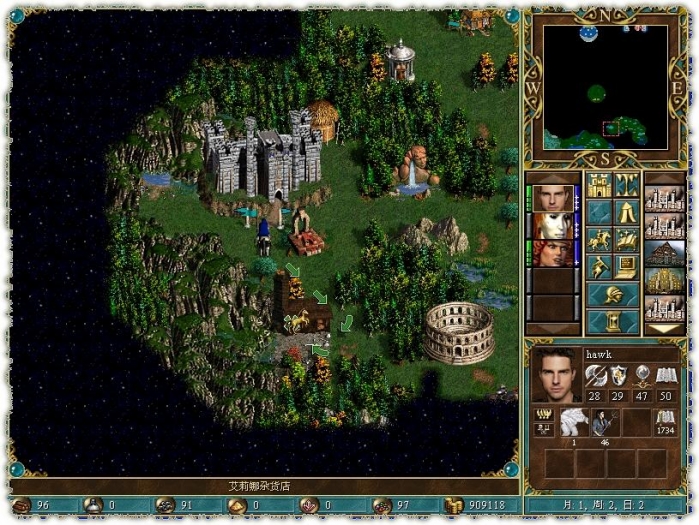This screenshot has width=699, height=525.
Task: Click the tent sleep/wake hero button
Action: coord(627,212)
